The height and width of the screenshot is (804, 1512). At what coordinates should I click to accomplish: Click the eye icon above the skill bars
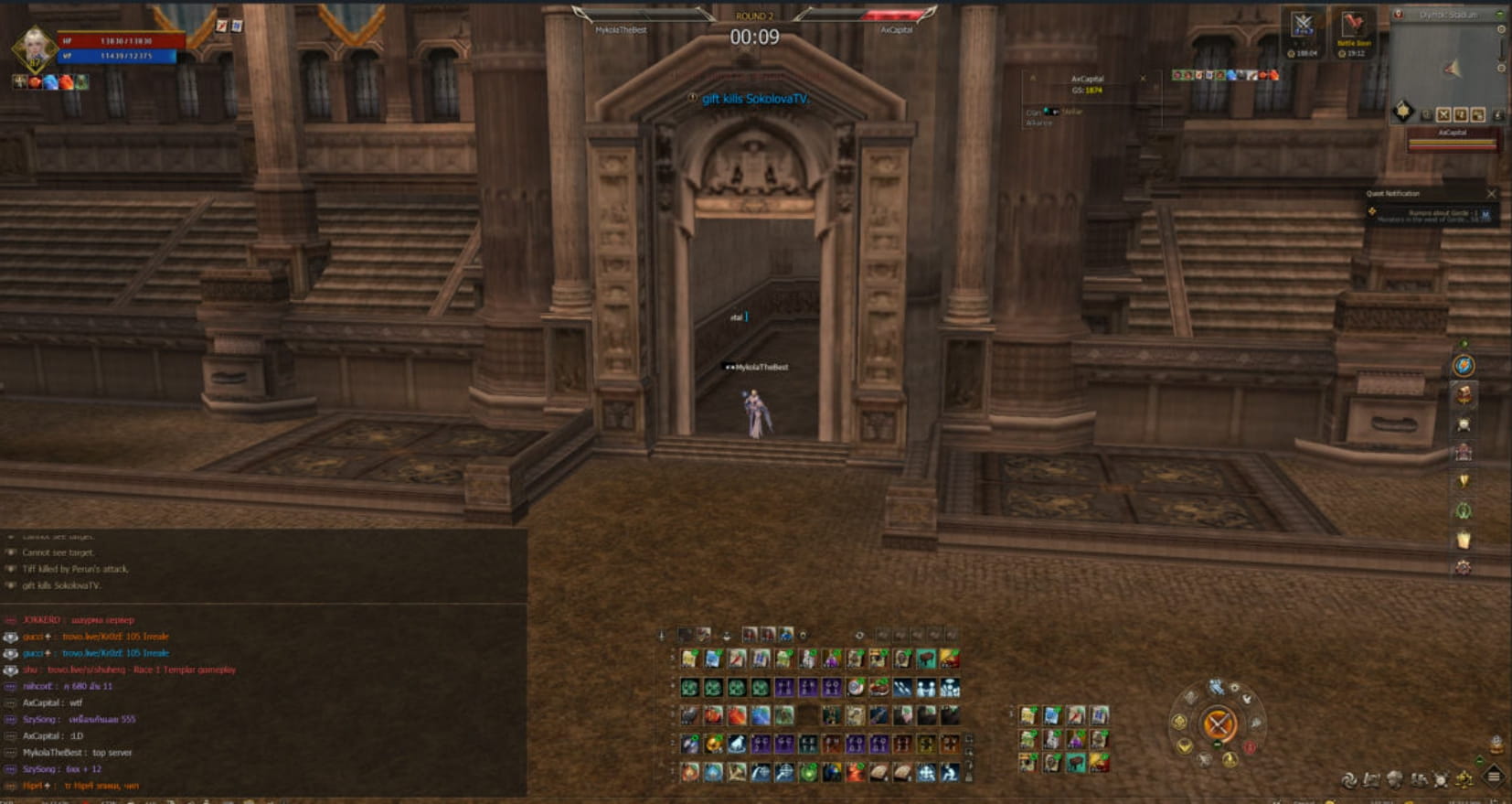859,635
